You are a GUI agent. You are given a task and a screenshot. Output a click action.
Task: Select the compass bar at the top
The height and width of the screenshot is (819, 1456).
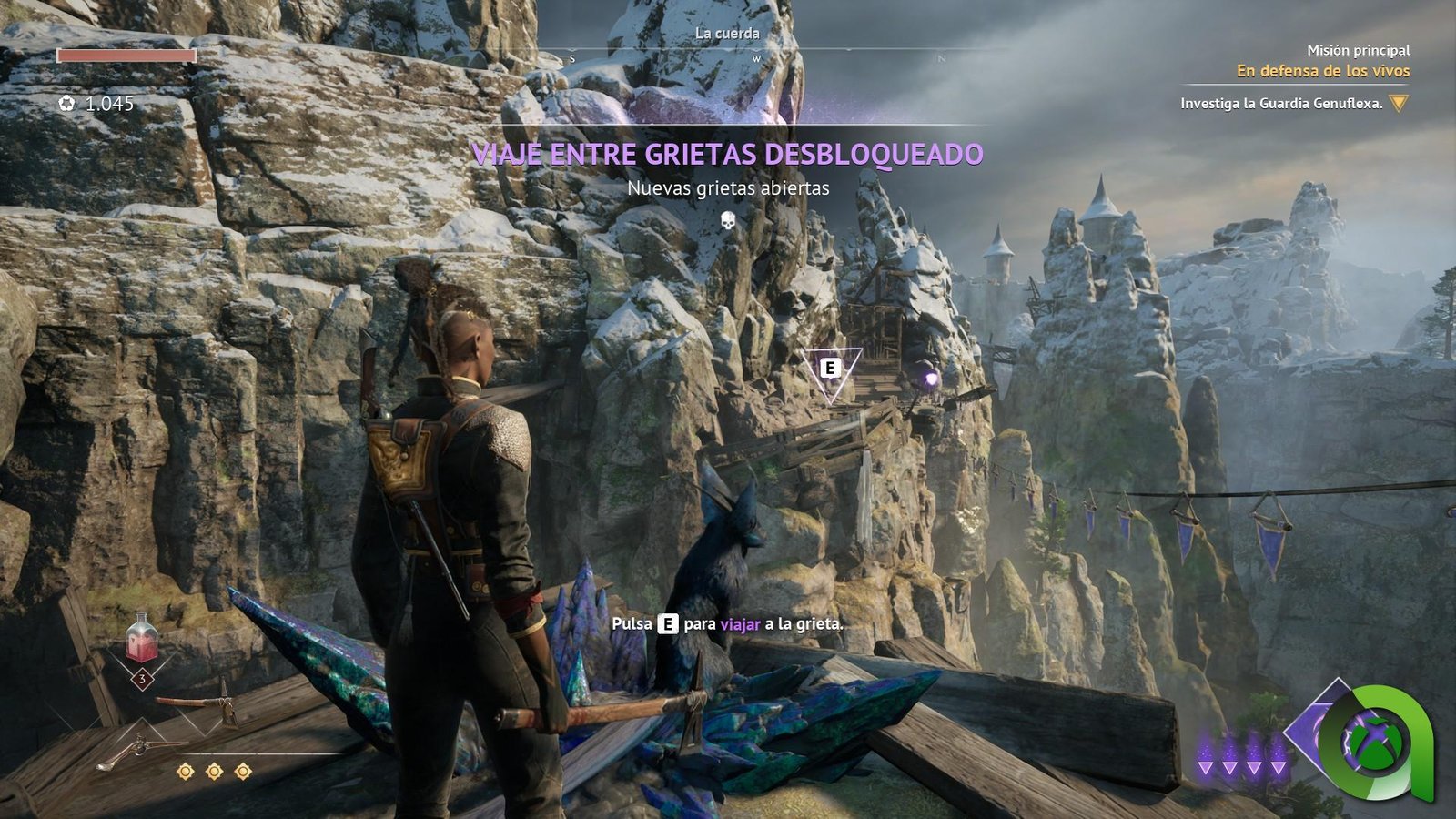pyautogui.click(x=757, y=56)
